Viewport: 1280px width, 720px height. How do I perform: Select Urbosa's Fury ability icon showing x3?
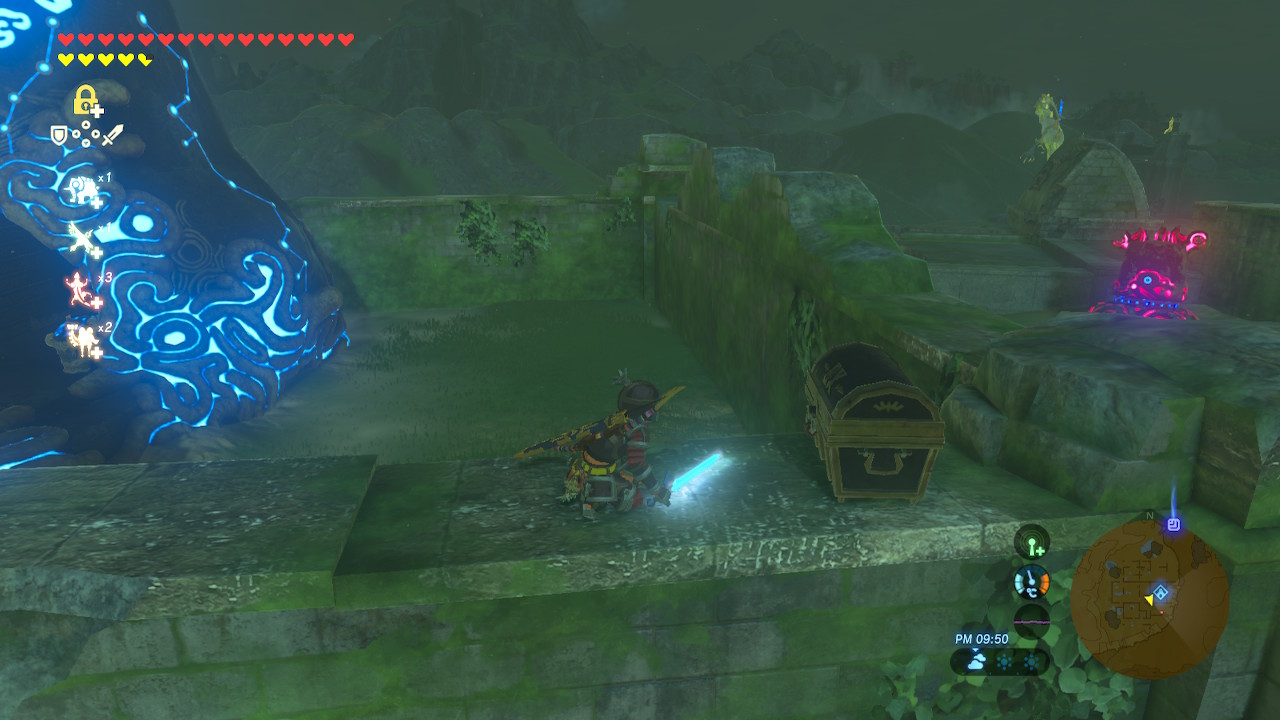pyautogui.click(x=79, y=287)
